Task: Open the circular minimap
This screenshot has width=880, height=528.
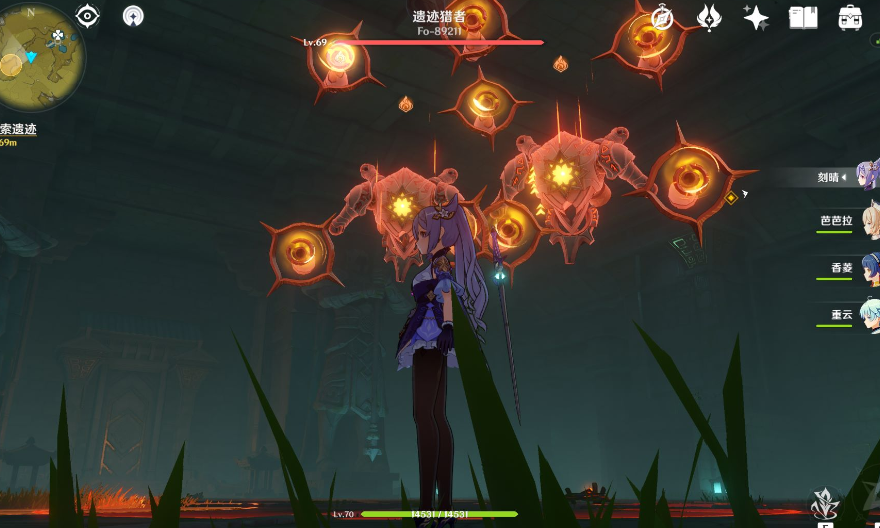Action: point(28,58)
